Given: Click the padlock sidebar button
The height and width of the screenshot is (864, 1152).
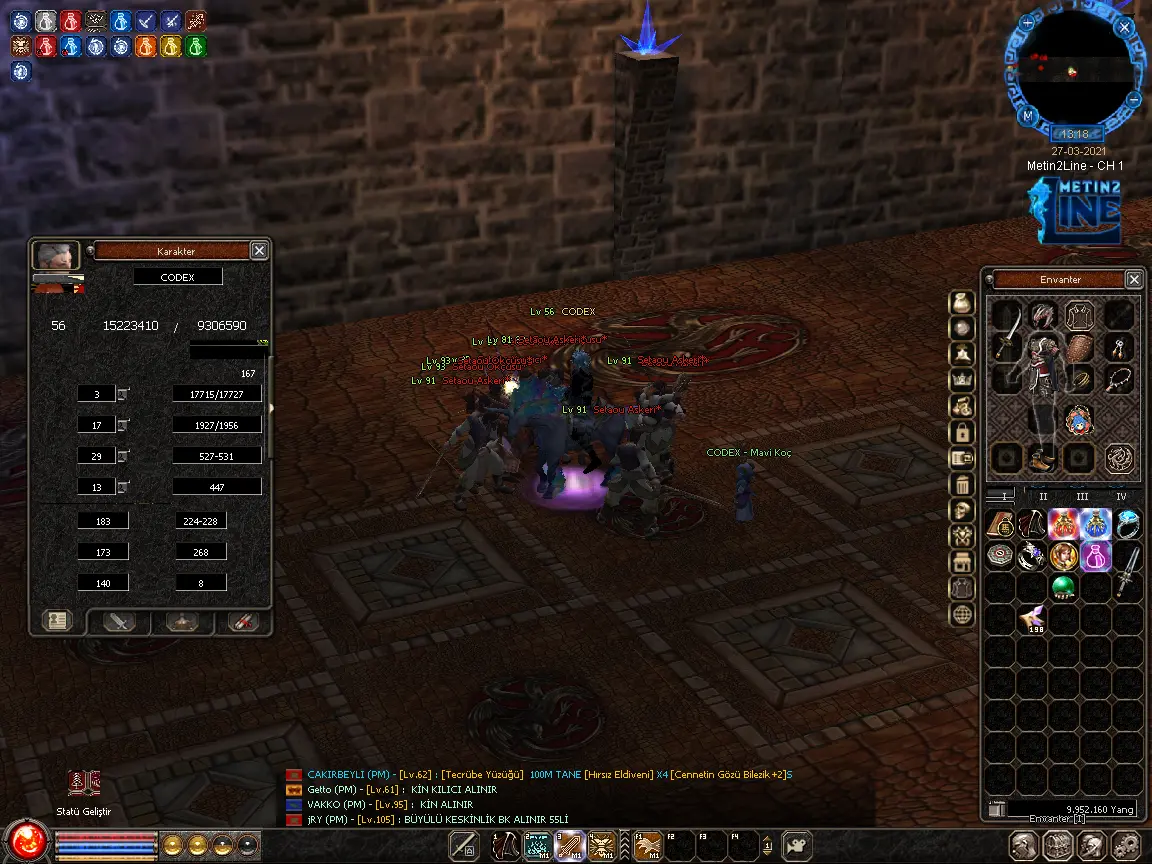Looking at the screenshot, I should [x=961, y=433].
